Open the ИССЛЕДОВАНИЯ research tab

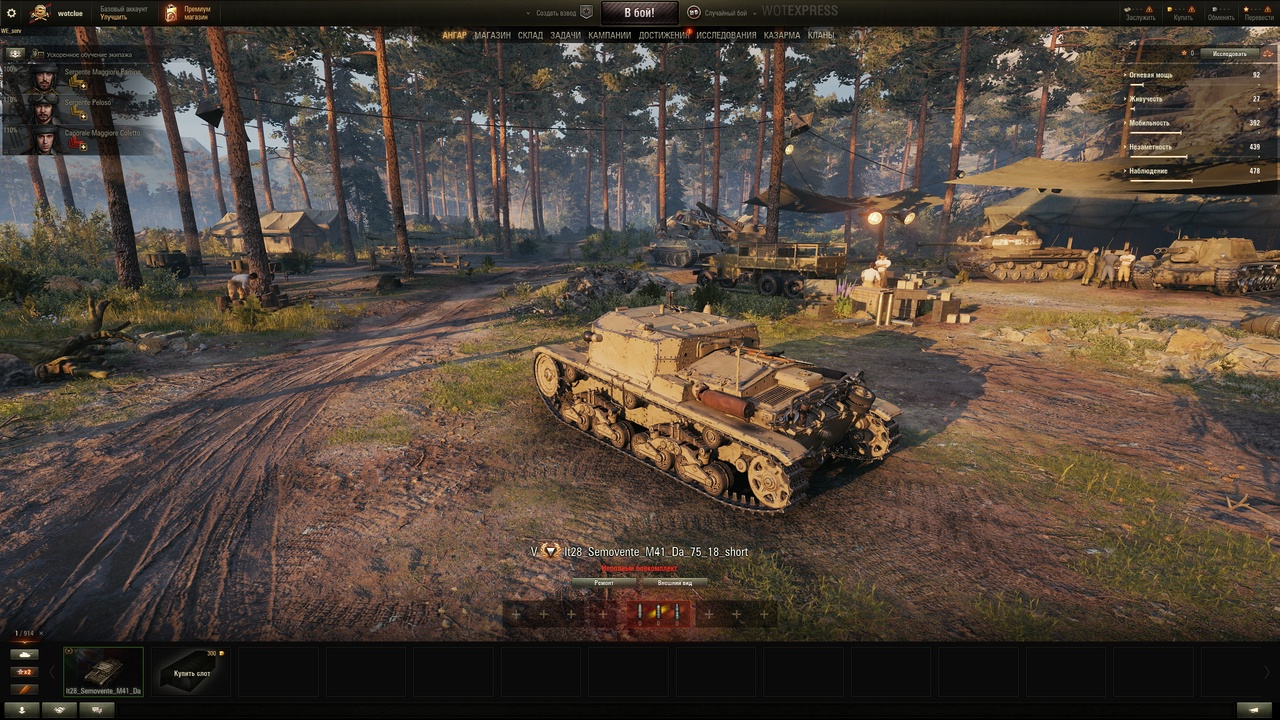(x=727, y=35)
